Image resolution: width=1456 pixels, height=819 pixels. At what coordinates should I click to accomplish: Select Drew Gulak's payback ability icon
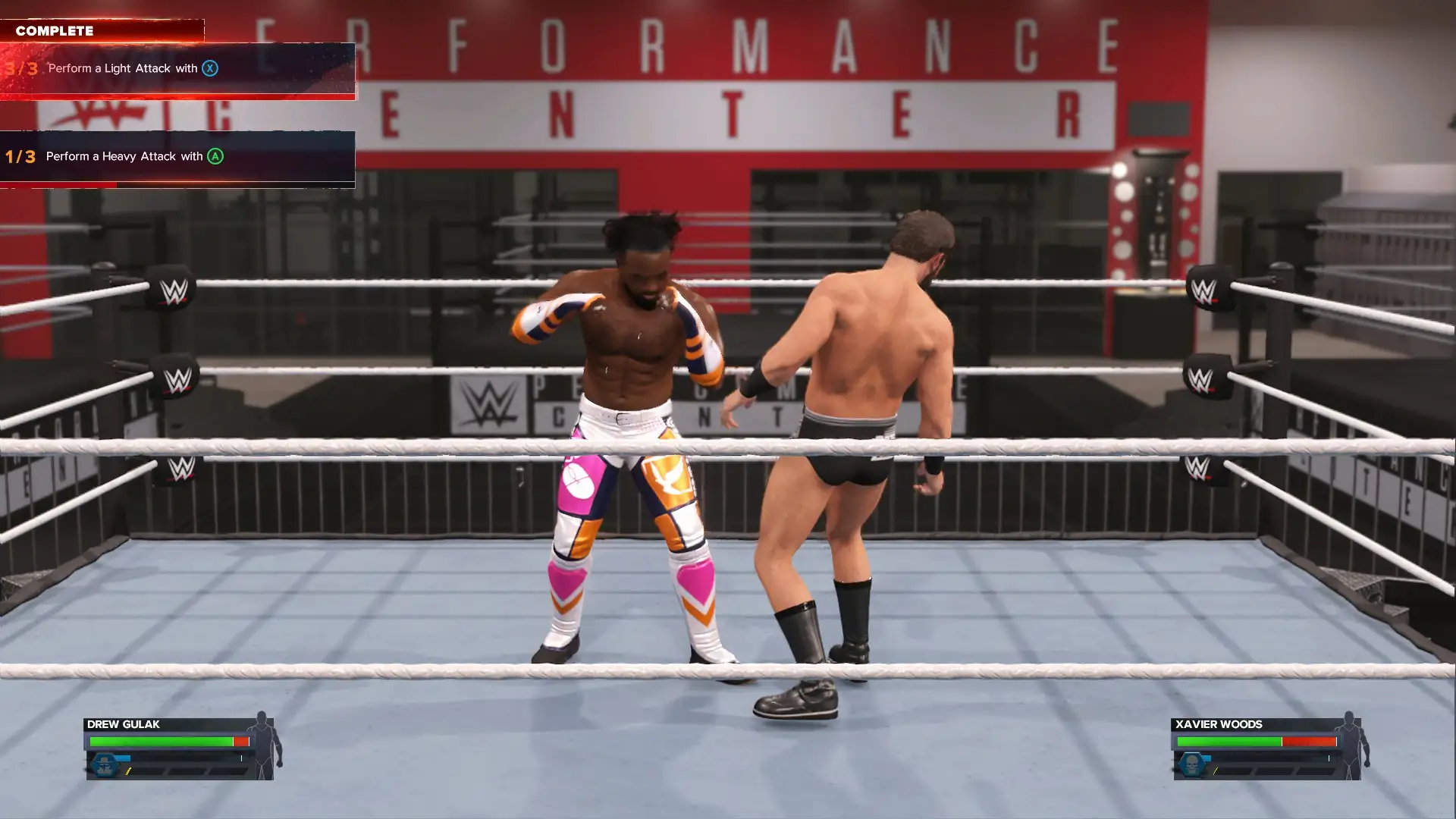(x=105, y=764)
